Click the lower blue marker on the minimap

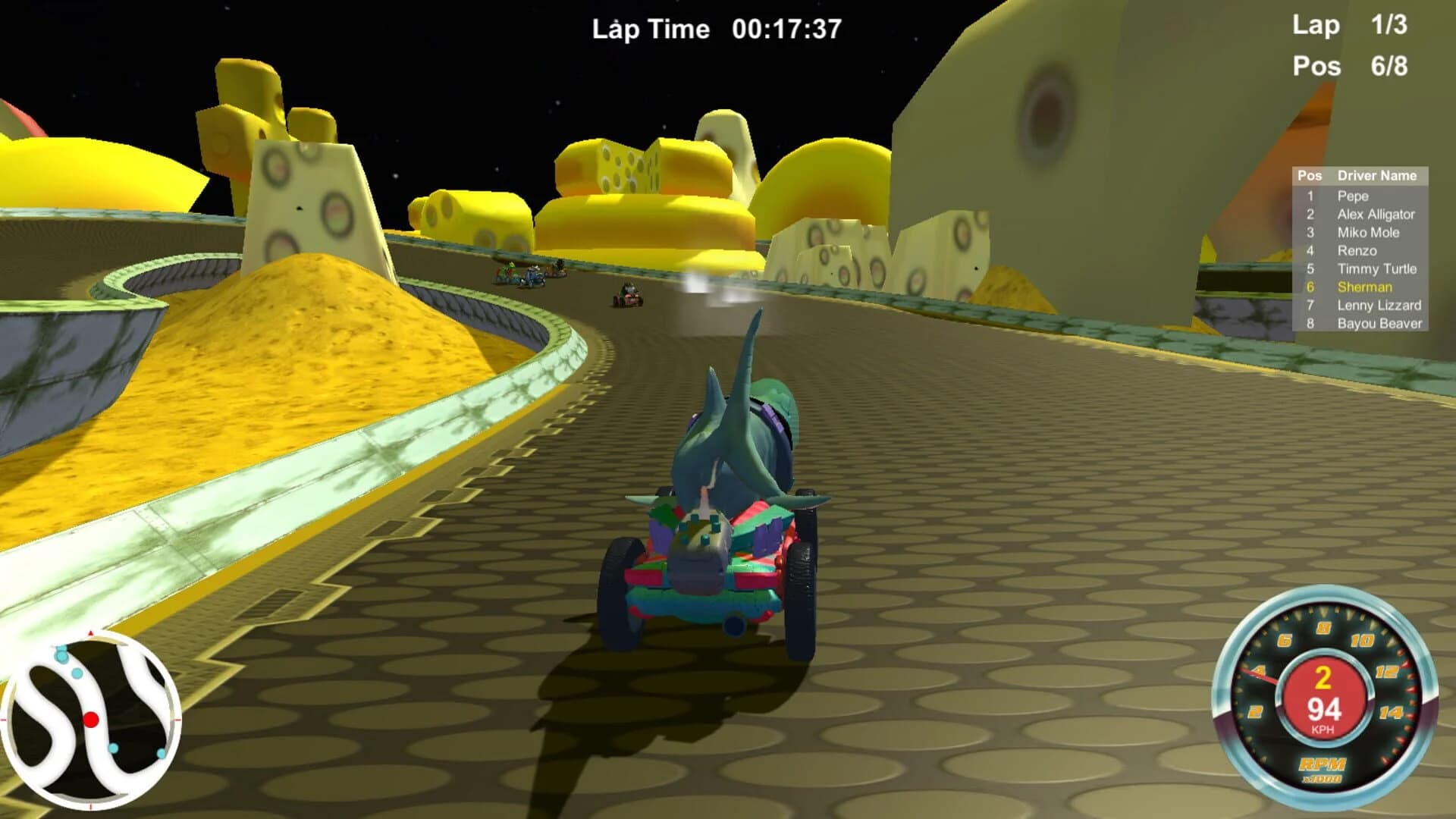point(114,748)
